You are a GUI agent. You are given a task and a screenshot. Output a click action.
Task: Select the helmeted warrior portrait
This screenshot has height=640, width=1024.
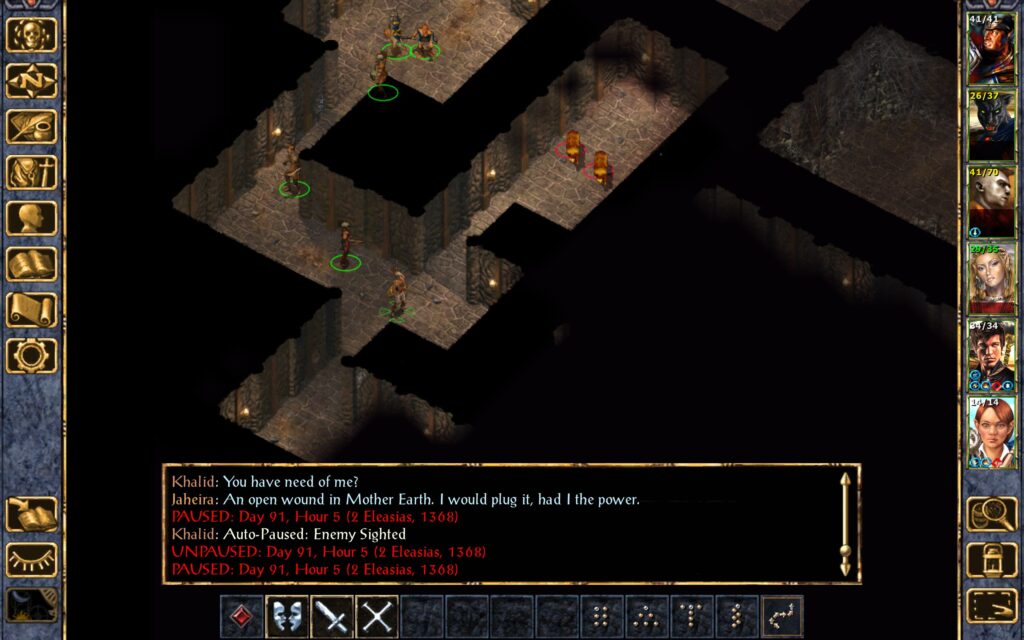[991, 49]
